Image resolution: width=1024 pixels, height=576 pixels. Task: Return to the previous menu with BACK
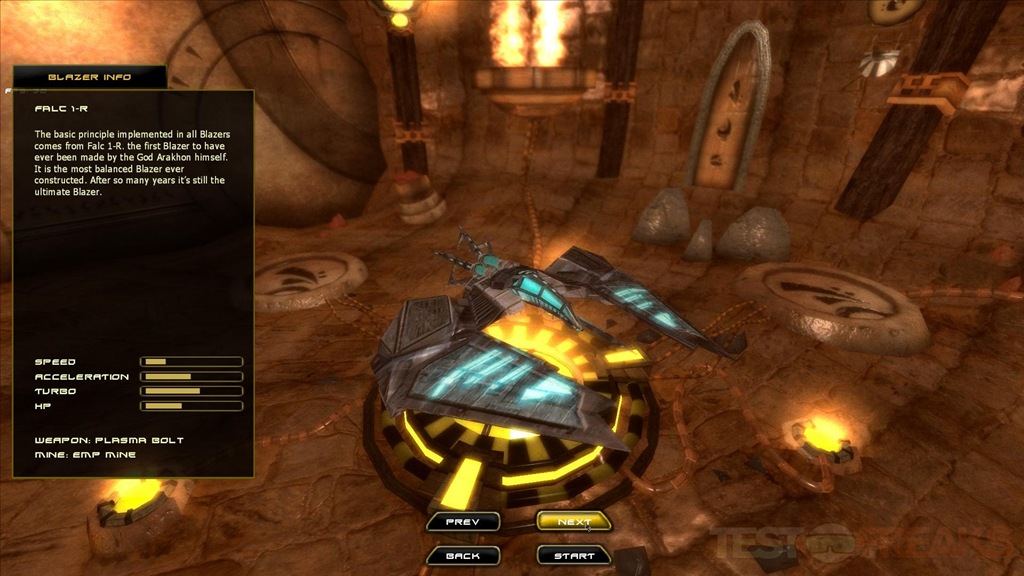click(462, 556)
